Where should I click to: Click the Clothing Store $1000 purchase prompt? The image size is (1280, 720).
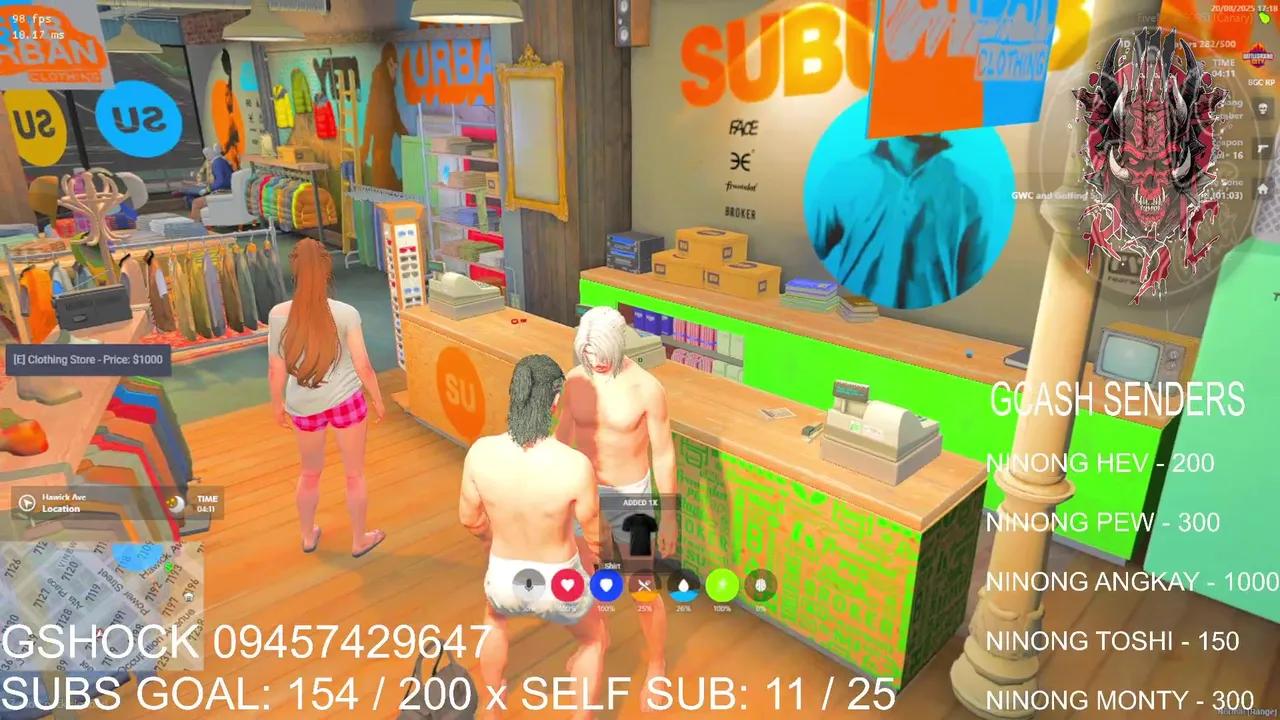[x=88, y=359]
